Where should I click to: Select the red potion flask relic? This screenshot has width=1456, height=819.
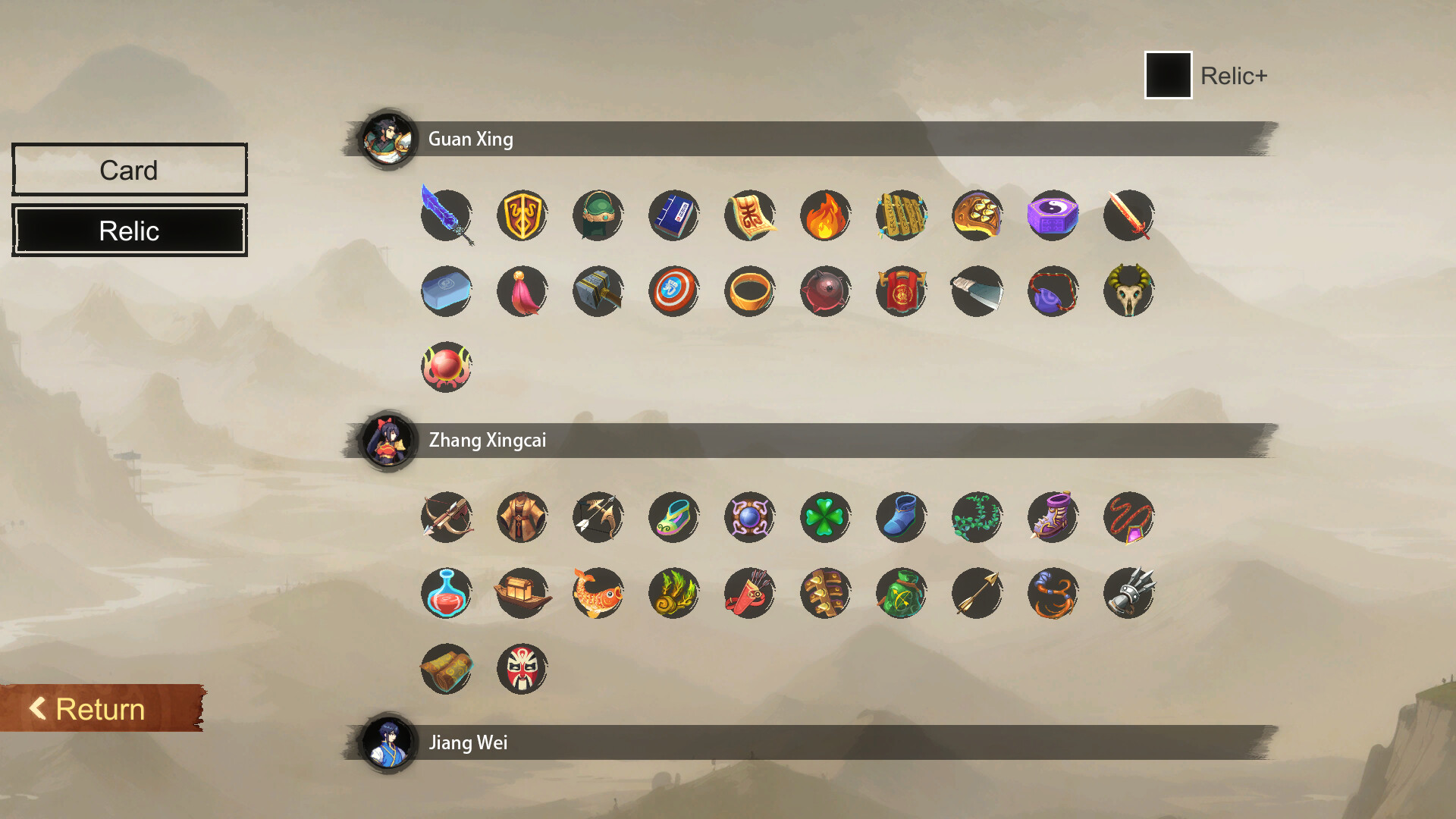pyautogui.click(x=446, y=594)
